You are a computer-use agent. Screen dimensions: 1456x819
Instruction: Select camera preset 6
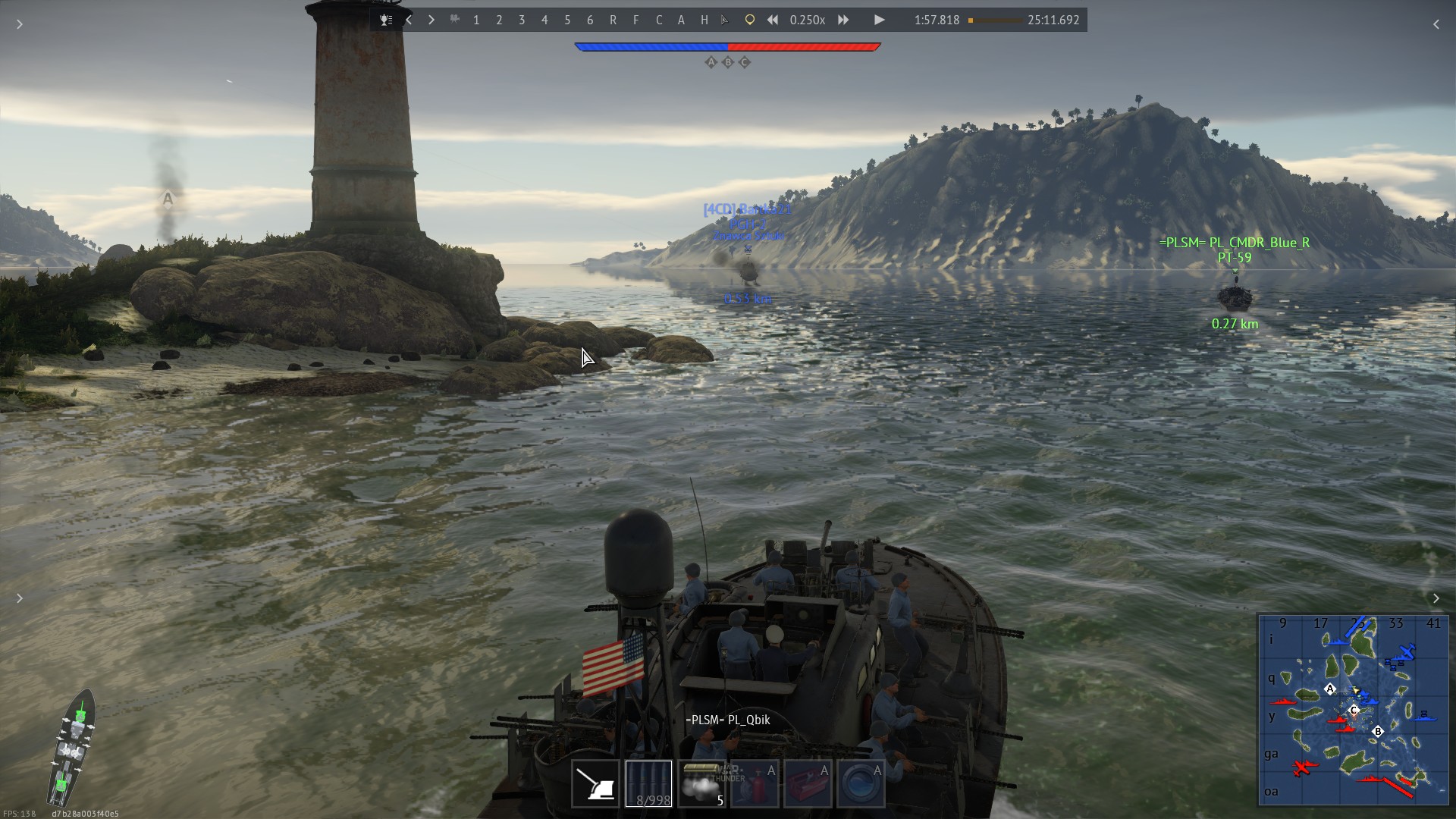pyautogui.click(x=590, y=20)
